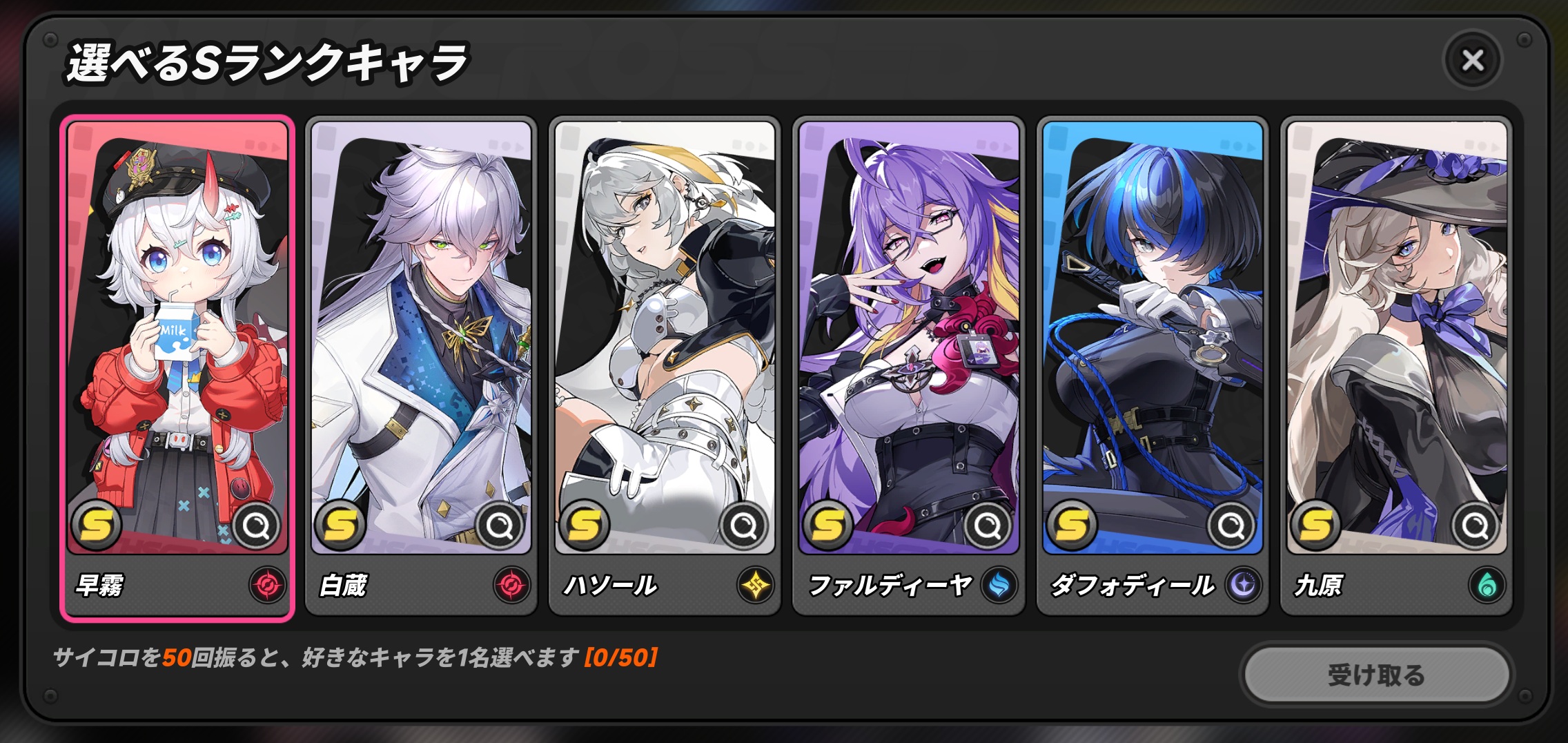
Task: Close the S-rank character selection dialog
Action: pos(1472,61)
